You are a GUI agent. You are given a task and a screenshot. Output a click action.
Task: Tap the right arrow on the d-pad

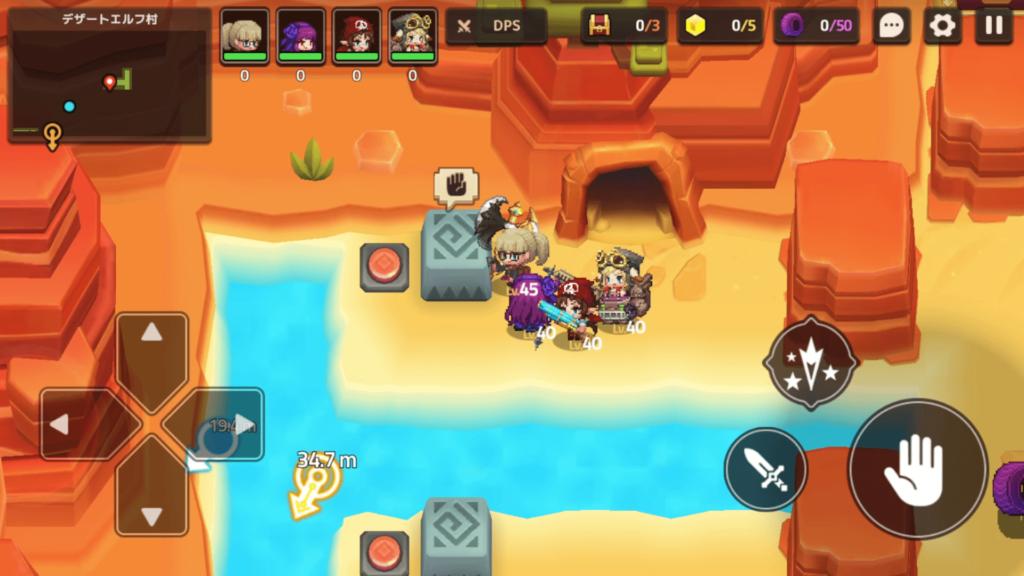(232, 424)
